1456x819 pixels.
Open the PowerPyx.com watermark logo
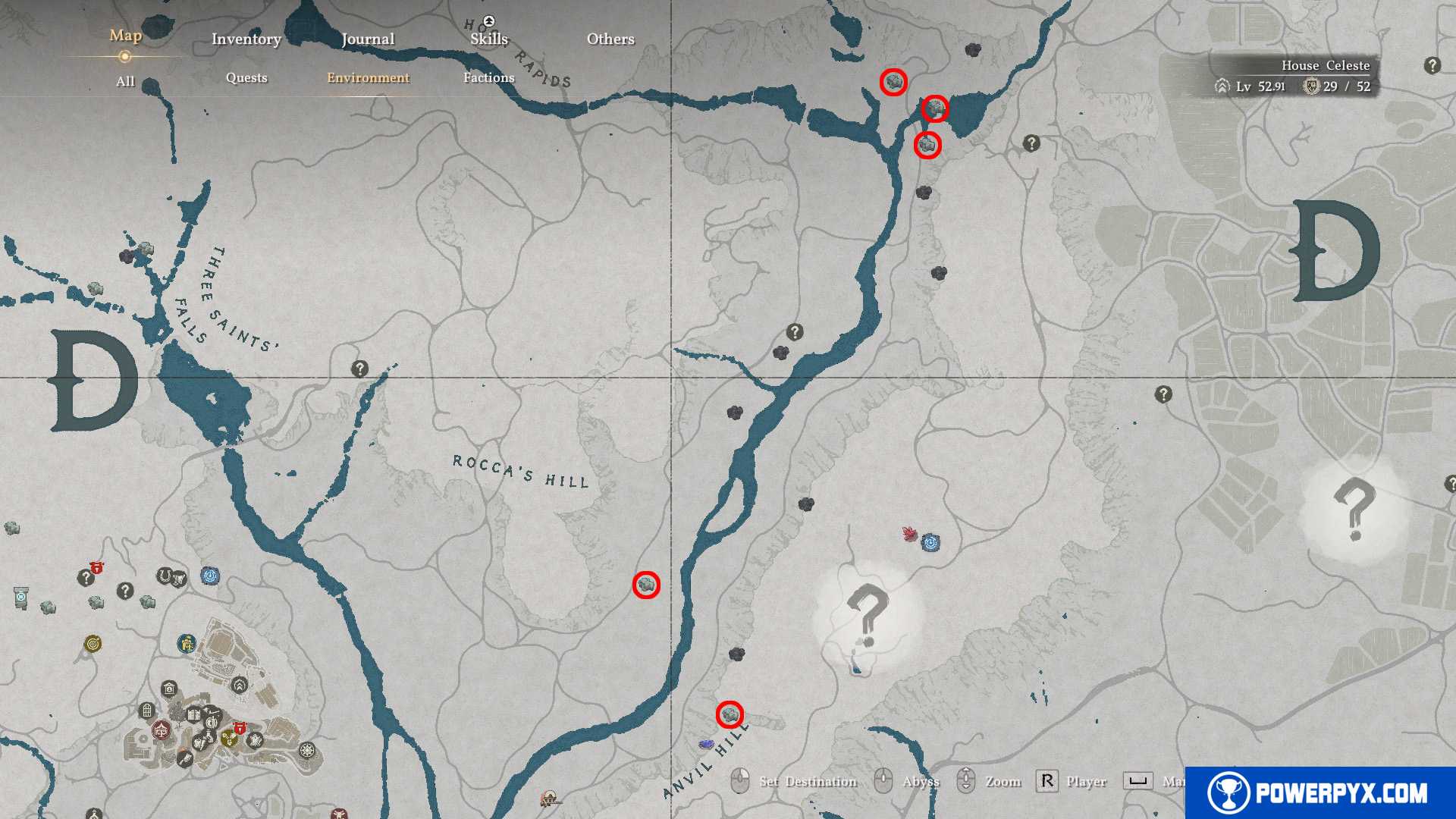click(x=1319, y=792)
